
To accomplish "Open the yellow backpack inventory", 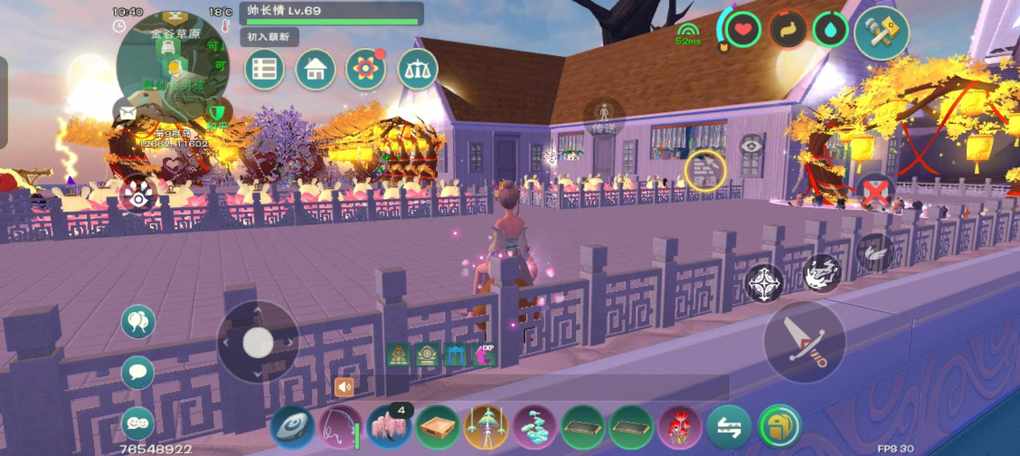I will (x=779, y=426).
